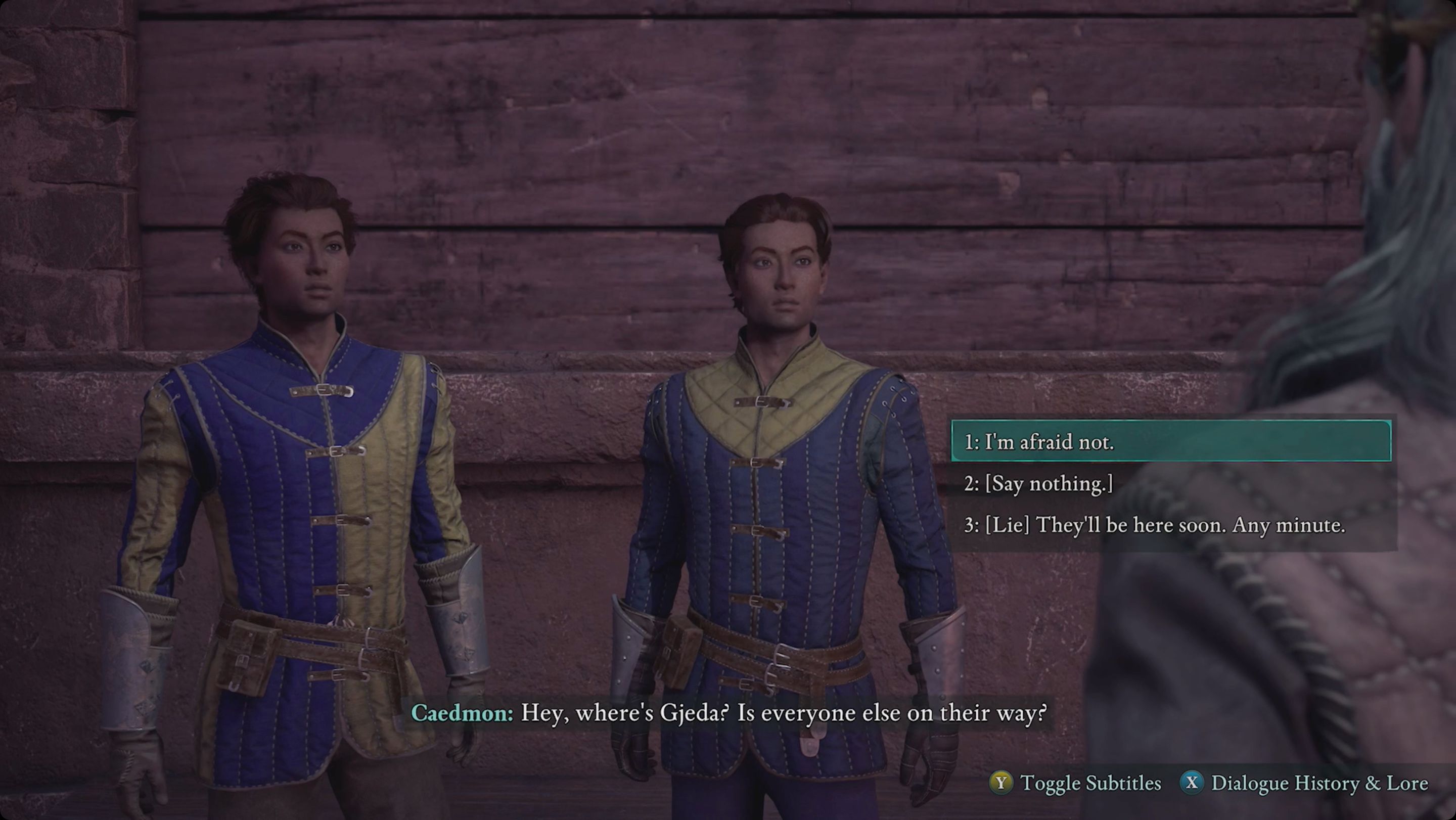
Task: Select the highlighted dialogue border frame
Action: (x=1171, y=442)
